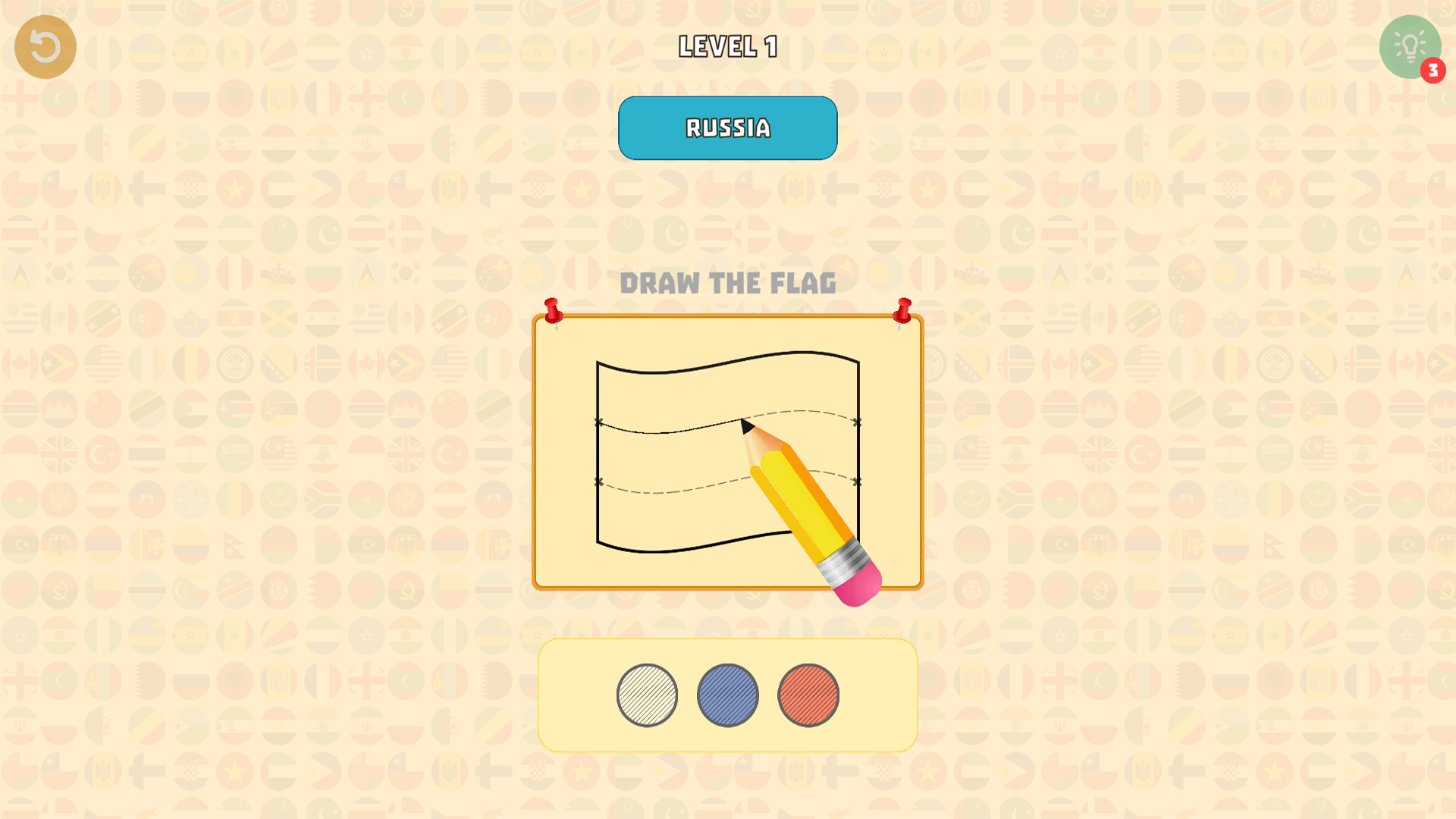Click the RUSSIA country name banner
The image size is (1456, 819).
(727, 127)
